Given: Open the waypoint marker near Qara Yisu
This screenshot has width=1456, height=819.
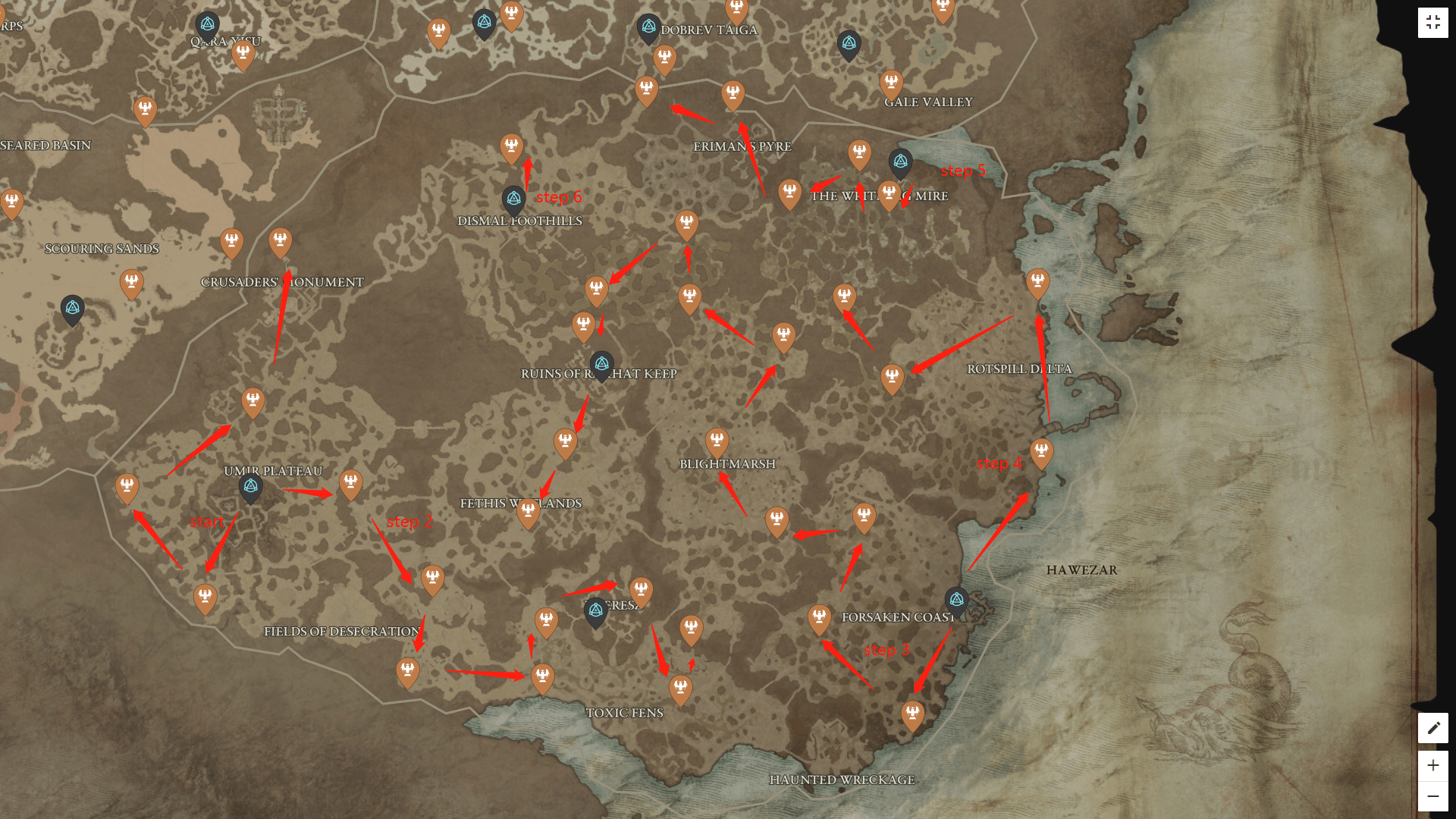Looking at the screenshot, I should click(209, 24).
